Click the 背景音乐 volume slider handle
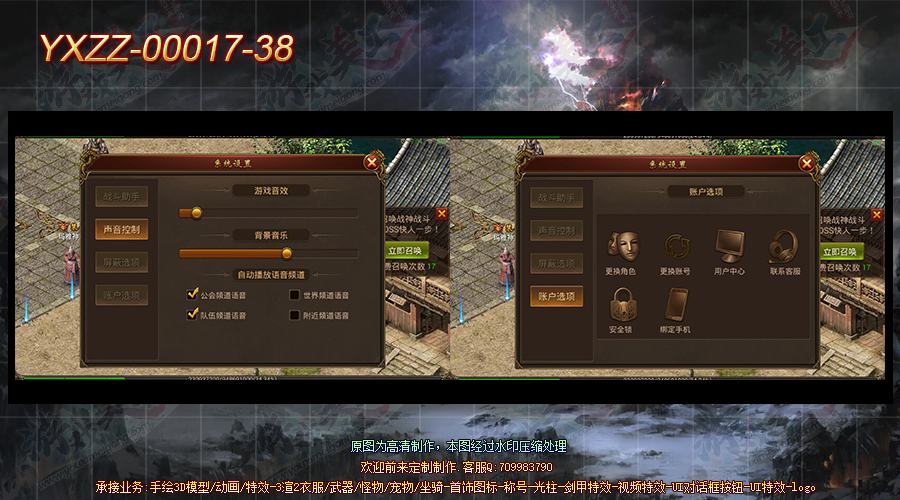Image resolution: width=900 pixels, height=500 pixels. coord(287,253)
